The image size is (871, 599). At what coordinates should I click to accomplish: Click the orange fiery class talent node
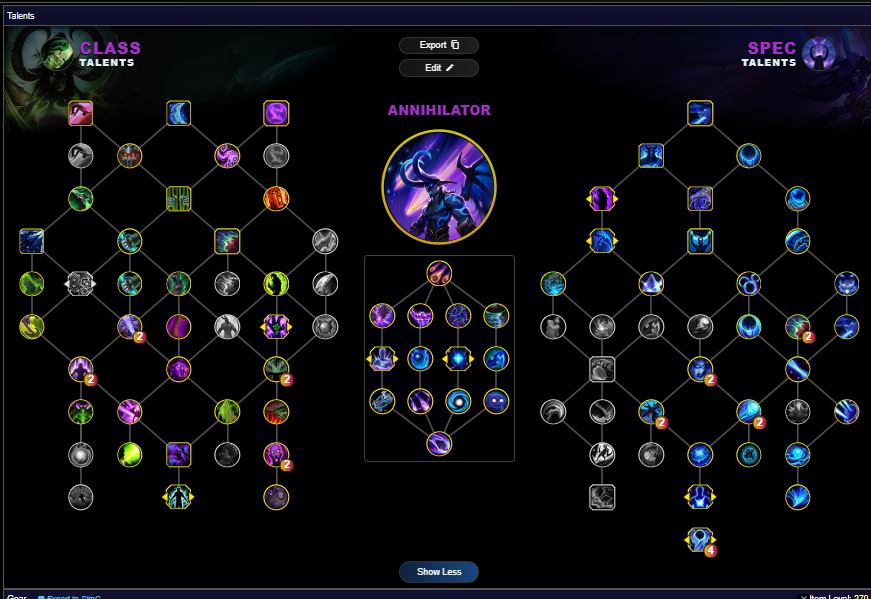pyautogui.click(x=276, y=198)
